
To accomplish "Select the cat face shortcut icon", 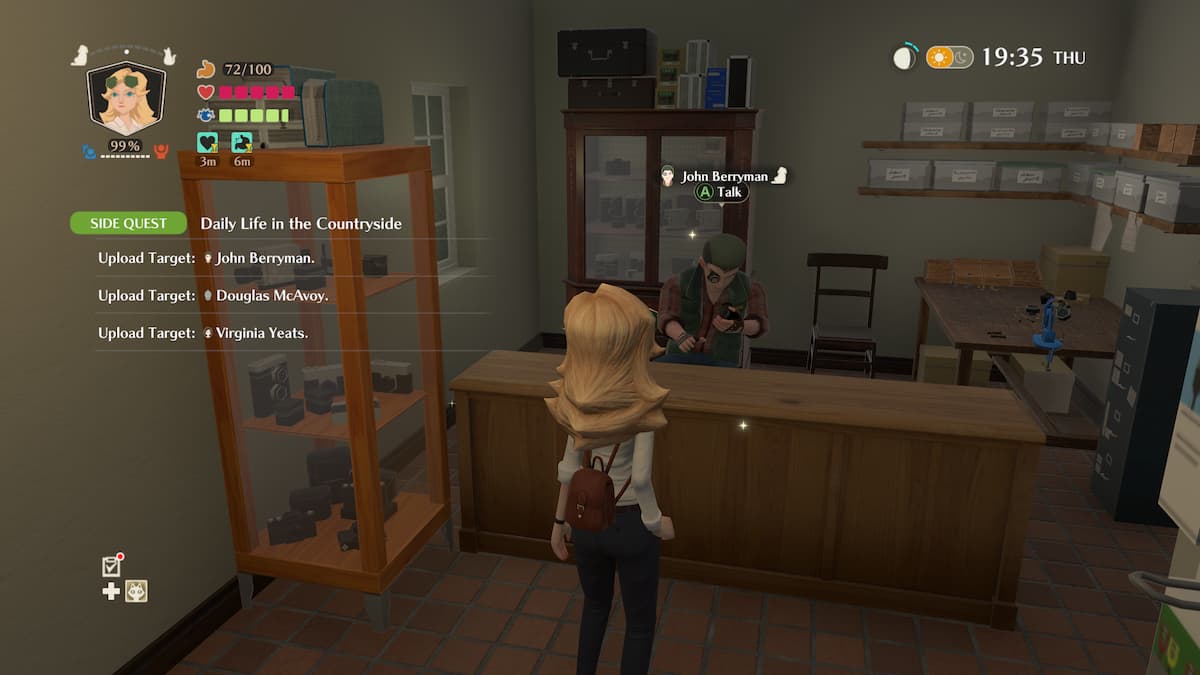I will coord(136,591).
